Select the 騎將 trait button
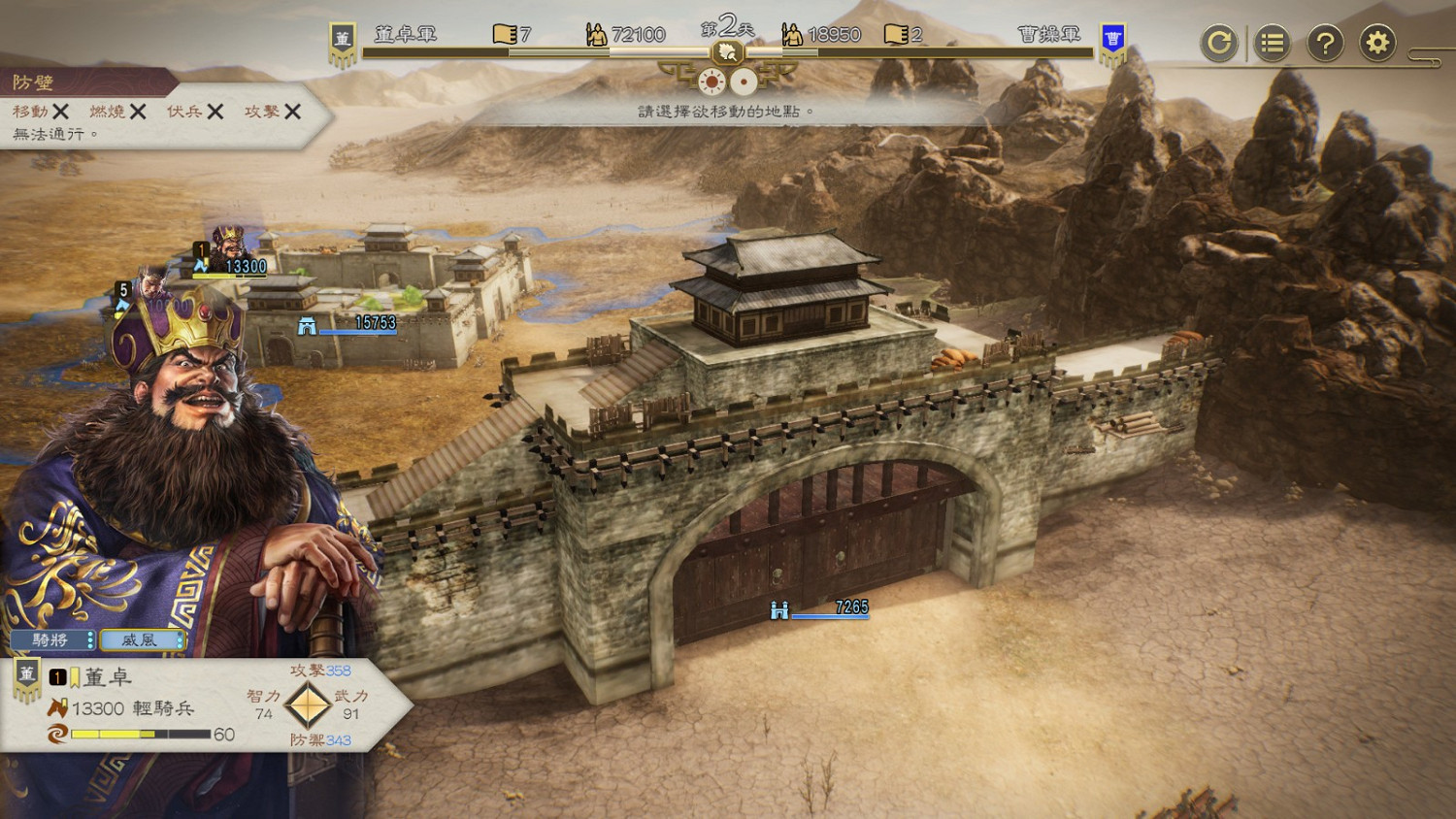 click(52, 639)
